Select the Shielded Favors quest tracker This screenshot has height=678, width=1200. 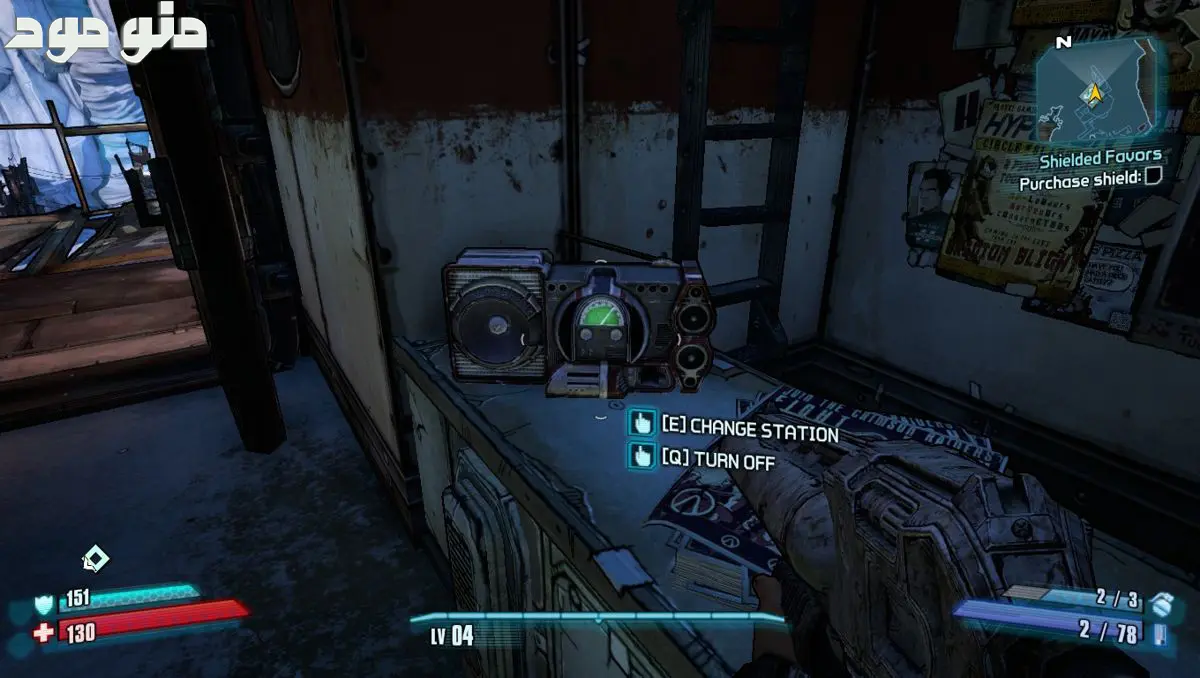click(x=1100, y=157)
